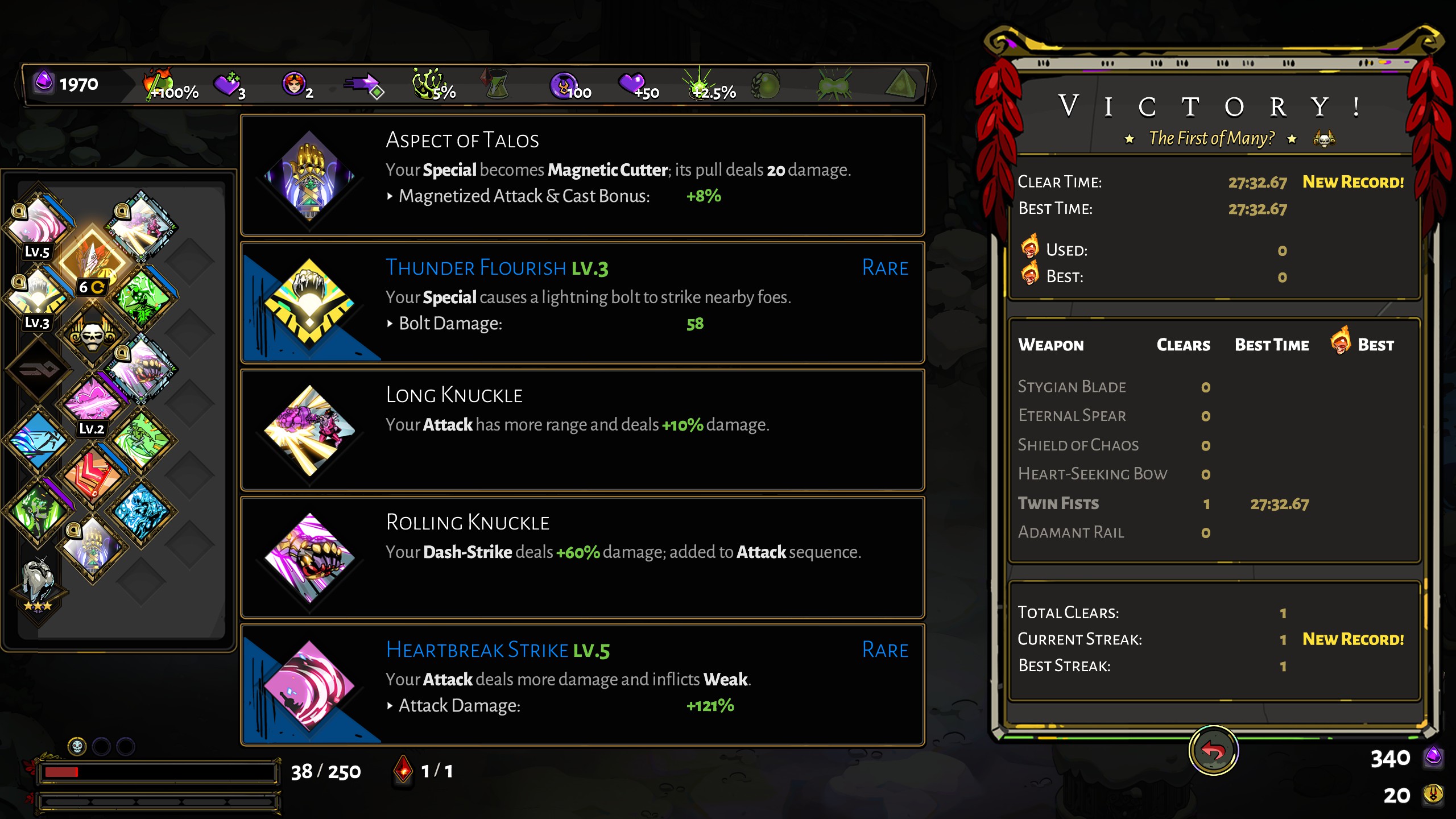
Task: Select the Aspect of Talos tray icon
Action: click(92, 547)
